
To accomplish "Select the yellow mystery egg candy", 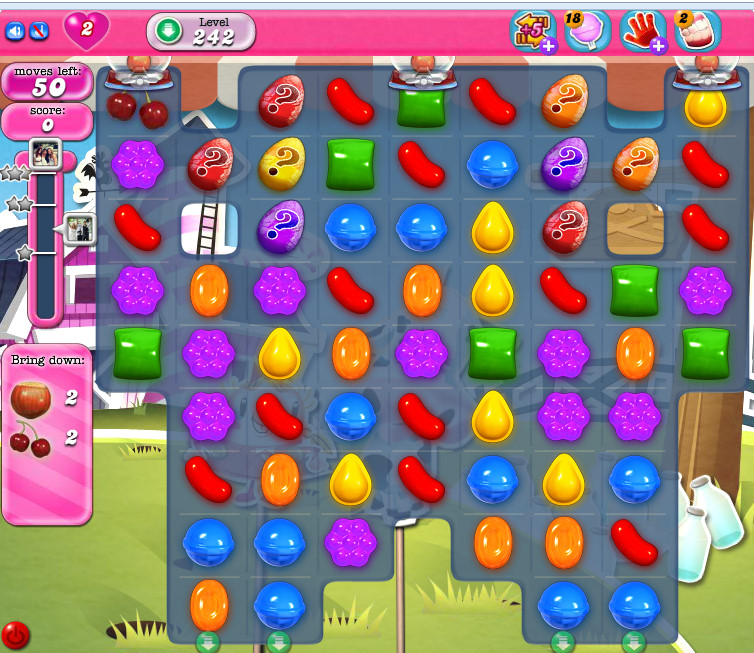I will point(281,163).
